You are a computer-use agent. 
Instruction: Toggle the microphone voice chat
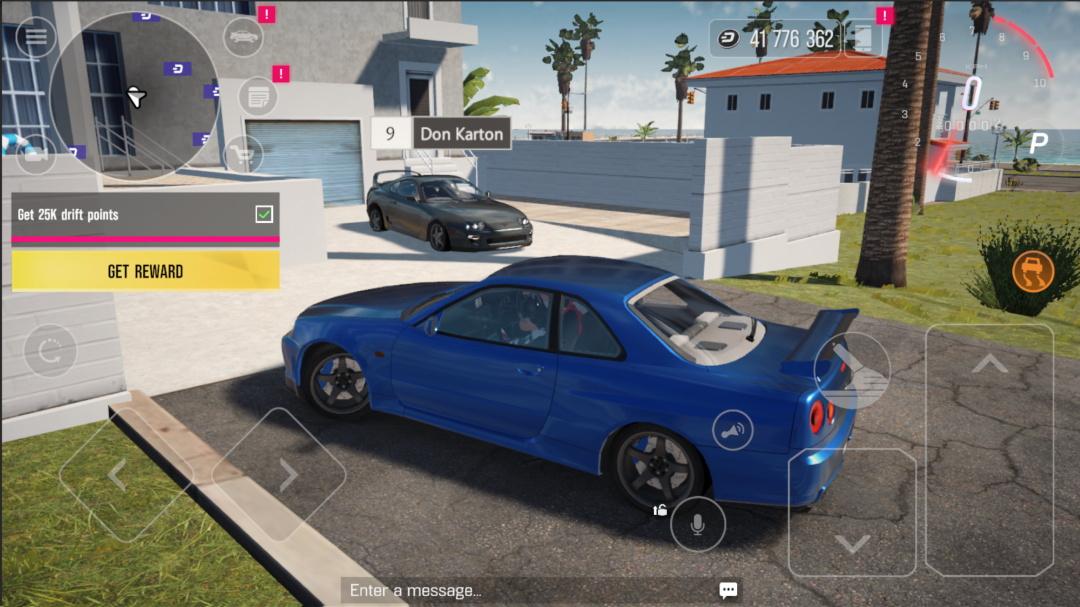click(x=698, y=524)
